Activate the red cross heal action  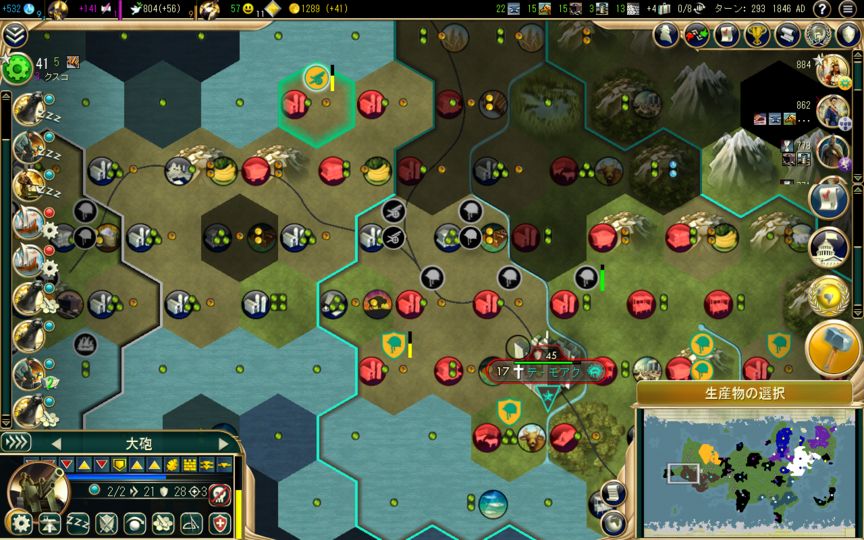[x=219, y=523]
